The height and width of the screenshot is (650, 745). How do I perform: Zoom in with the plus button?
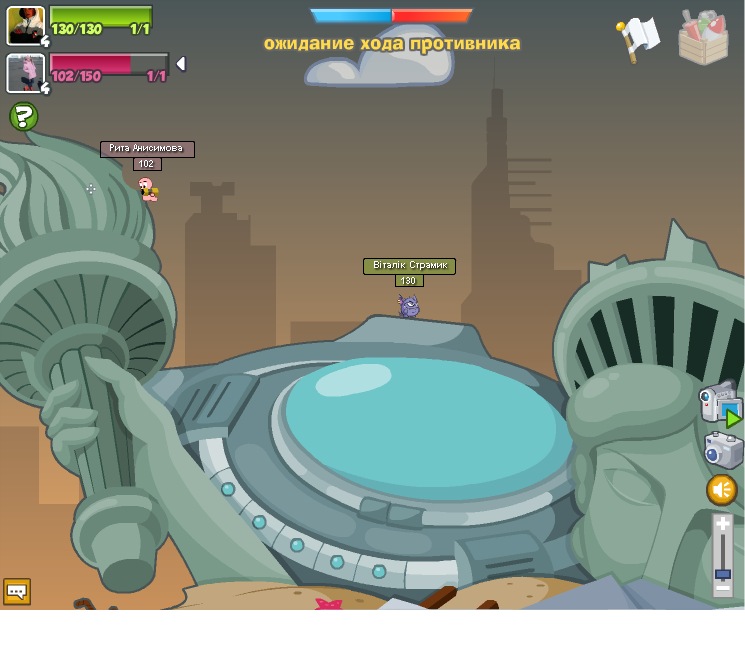coord(723,524)
